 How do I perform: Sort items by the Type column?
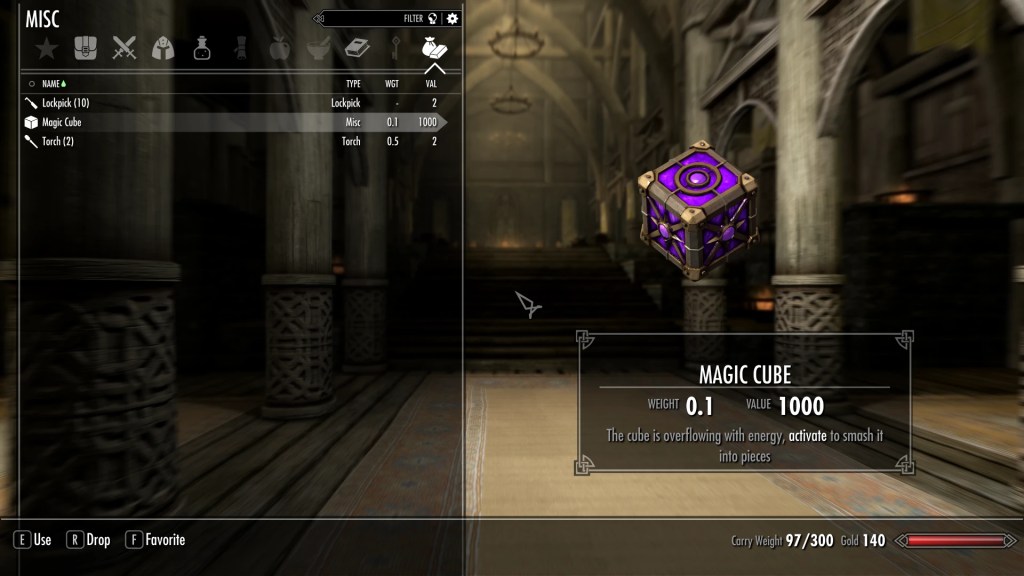[x=353, y=84]
